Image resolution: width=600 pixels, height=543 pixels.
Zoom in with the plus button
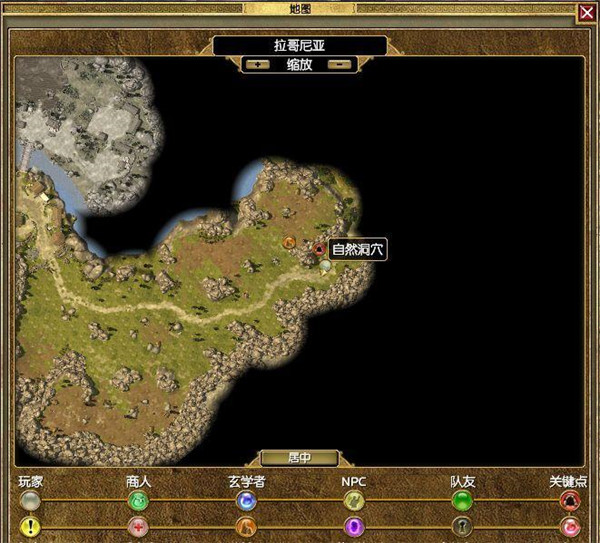point(260,64)
